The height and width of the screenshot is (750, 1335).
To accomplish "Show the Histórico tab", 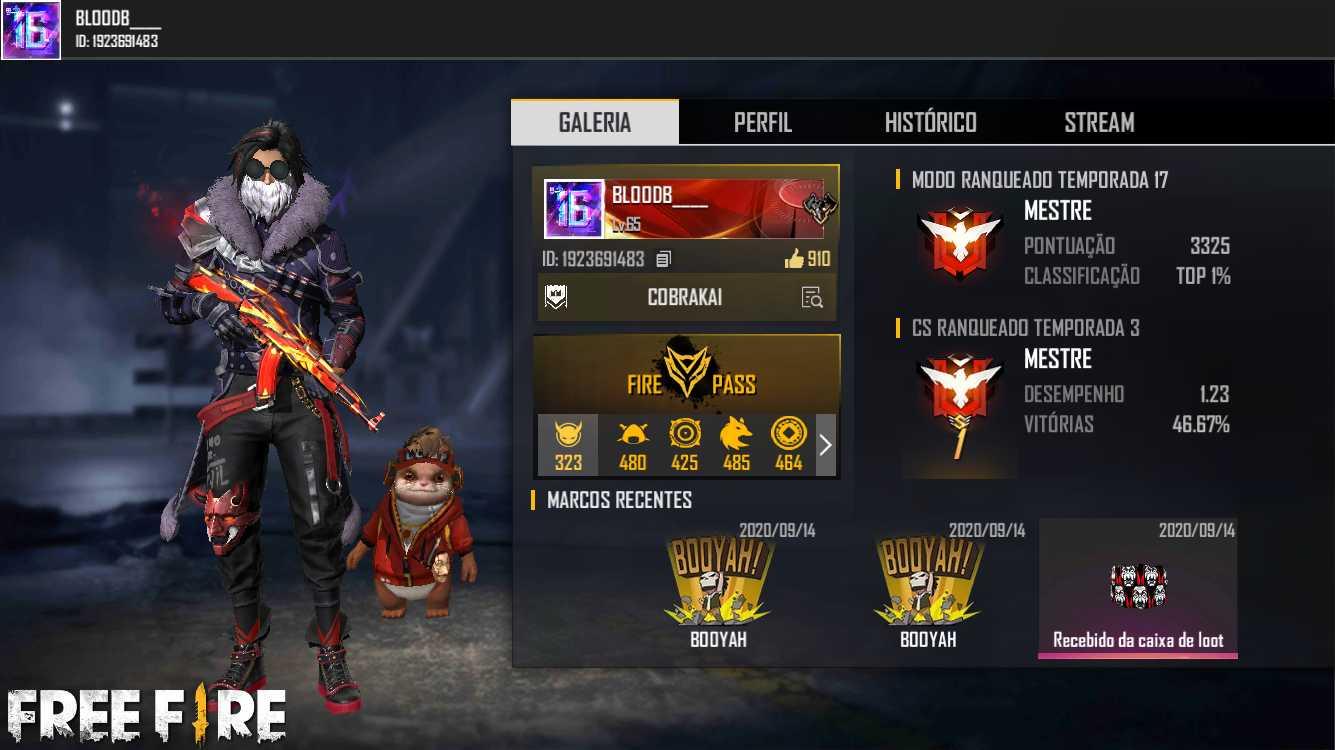I will [930, 122].
